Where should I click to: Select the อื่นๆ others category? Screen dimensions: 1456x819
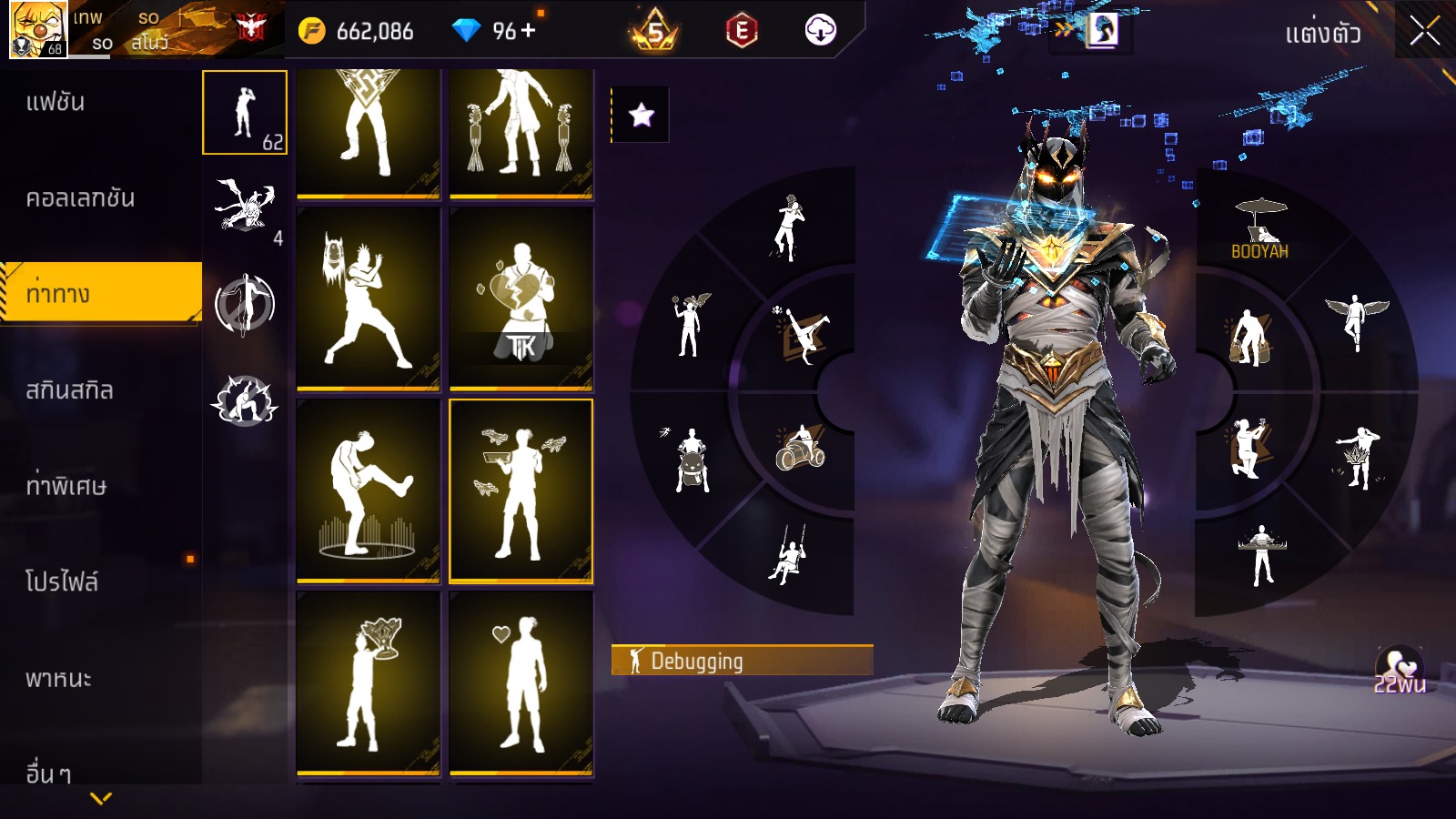pos(48,773)
